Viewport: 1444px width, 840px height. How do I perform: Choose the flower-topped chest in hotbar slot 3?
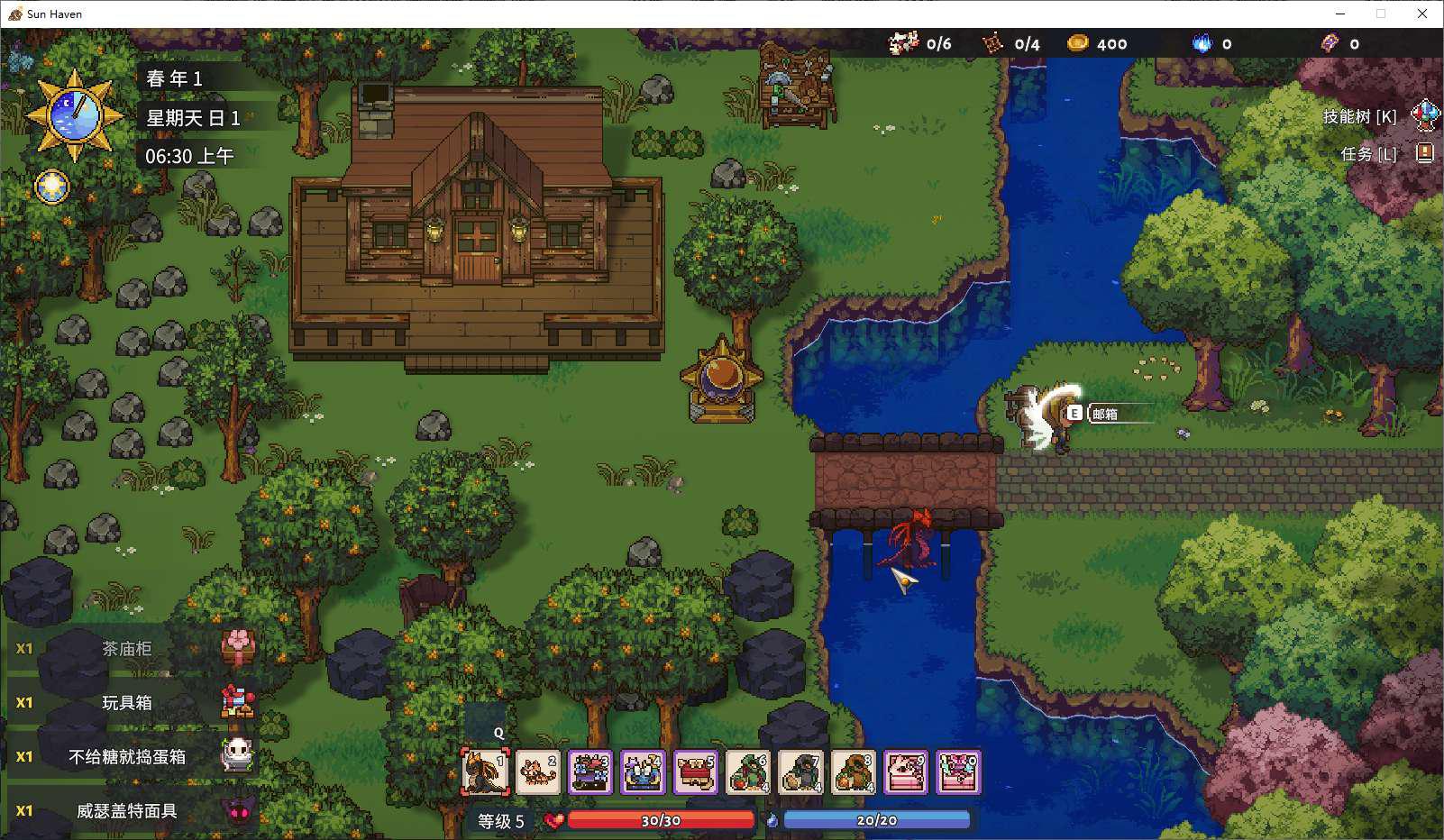click(x=590, y=772)
